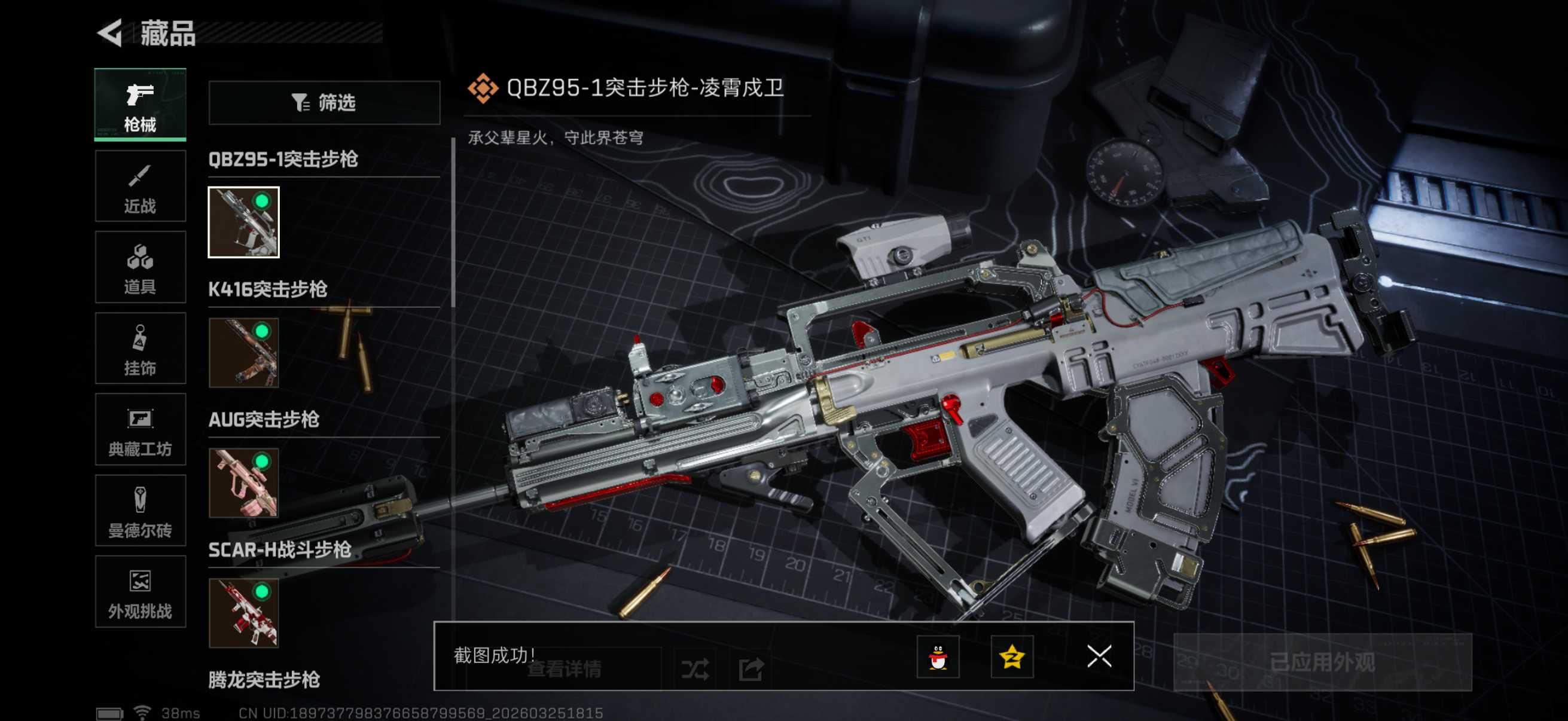Viewport: 1568px width, 721px height.
Task: Switch to the 曼德尔砖 tab
Action: pos(140,511)
